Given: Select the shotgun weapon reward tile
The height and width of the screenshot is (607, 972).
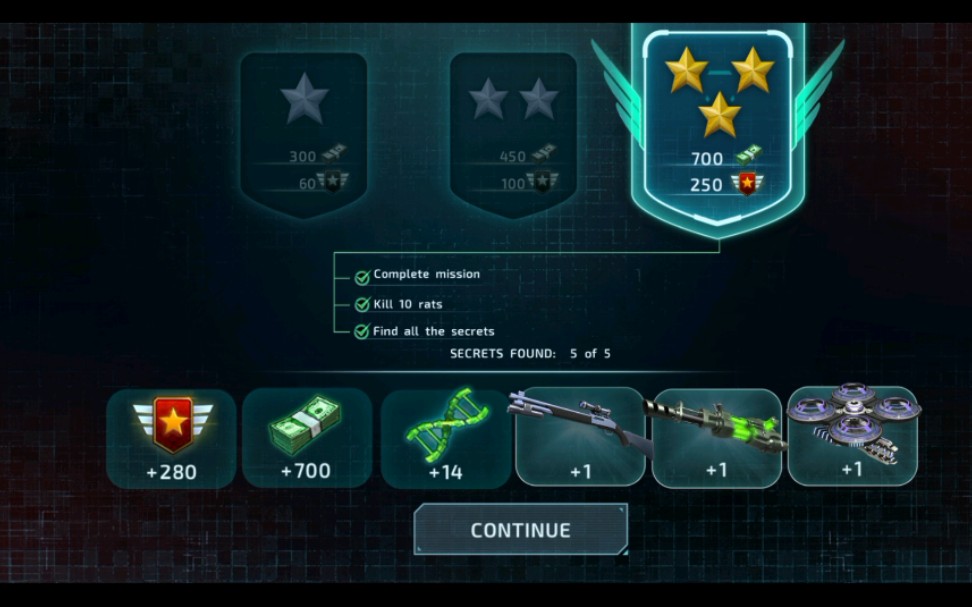Looking at the screenshot, I should click(x=580, y=438).
